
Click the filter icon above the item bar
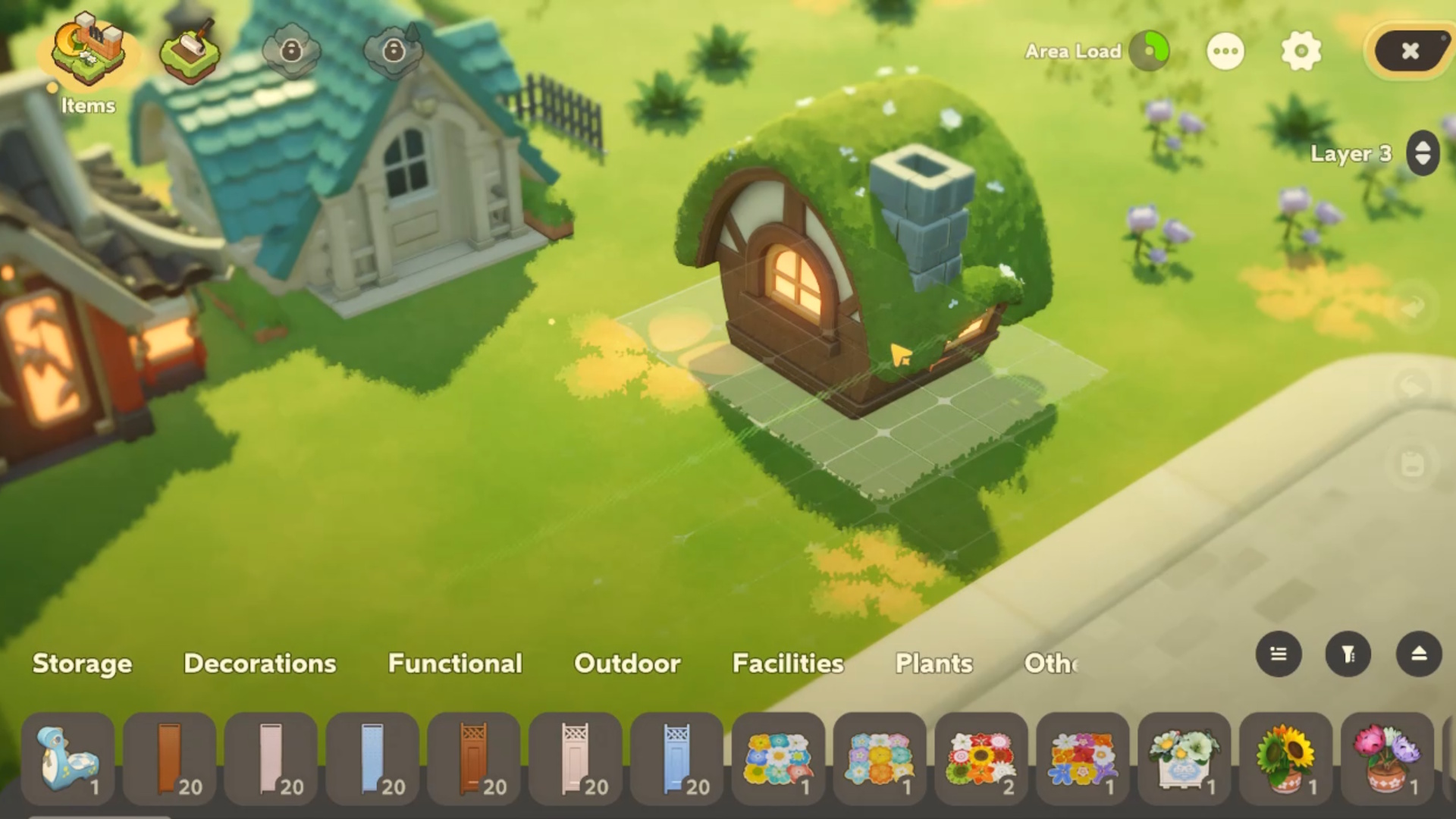[1348, 654]
